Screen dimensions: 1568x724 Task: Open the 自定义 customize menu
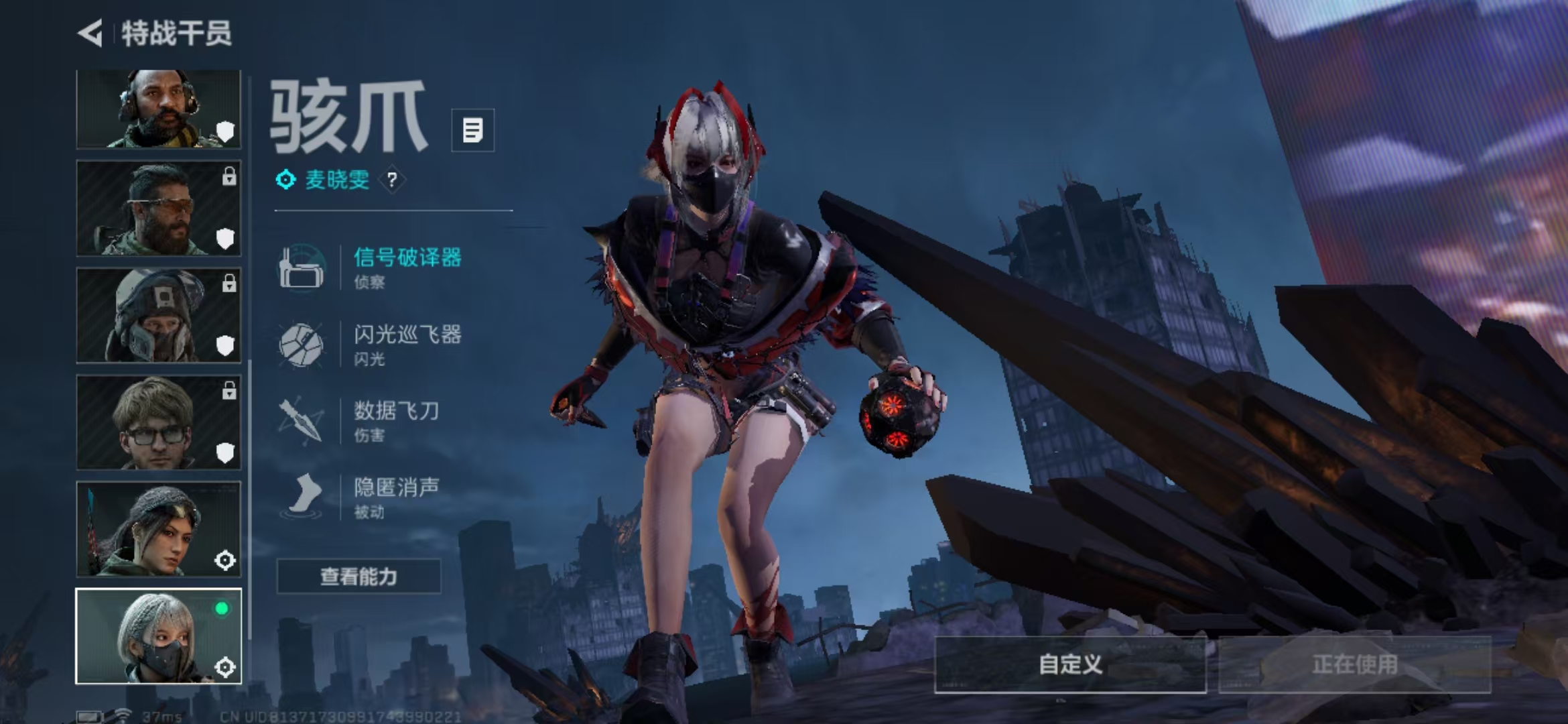(x=1070, y=664)
